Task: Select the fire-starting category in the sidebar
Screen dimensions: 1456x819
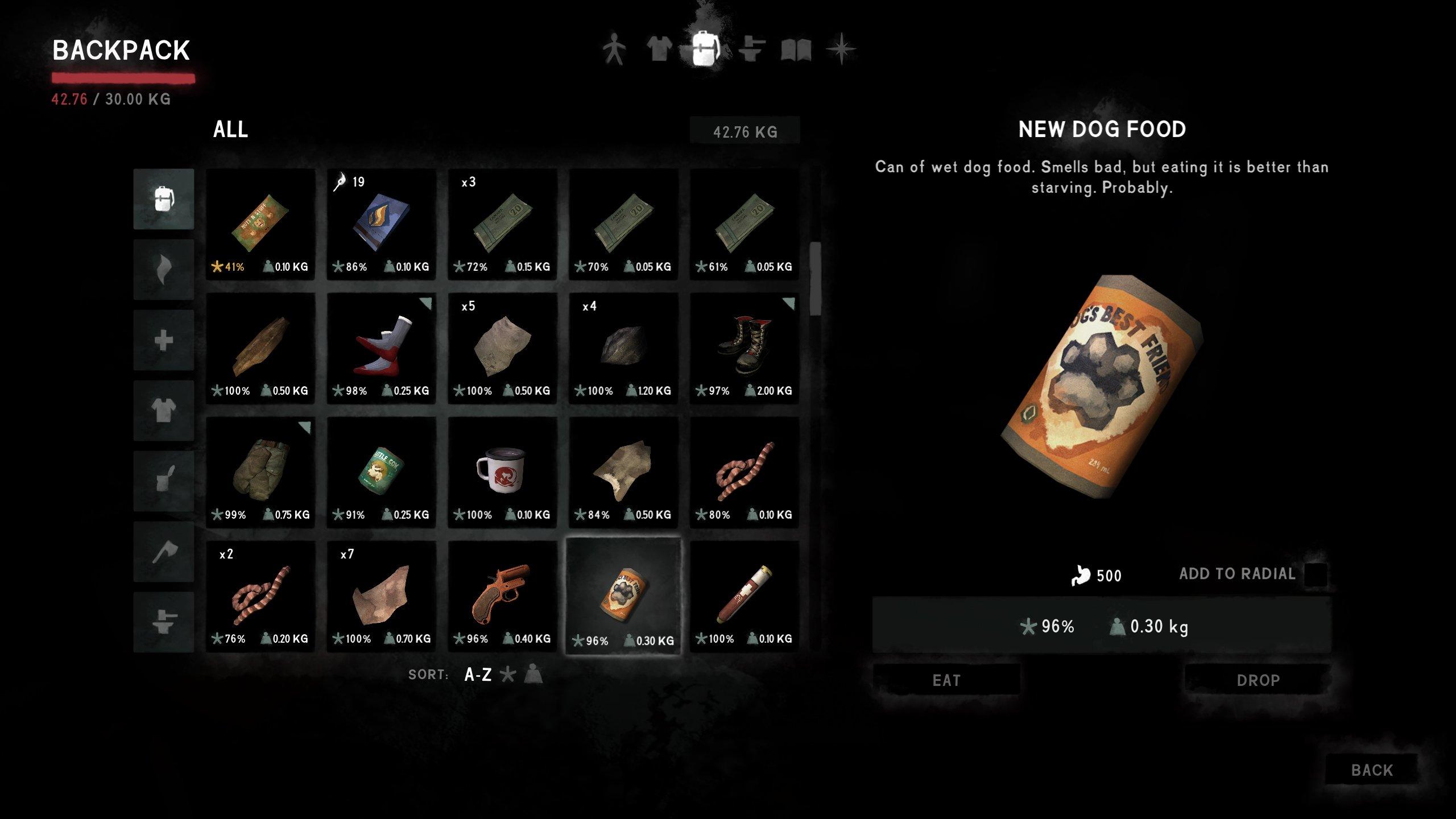Action: 163,269
